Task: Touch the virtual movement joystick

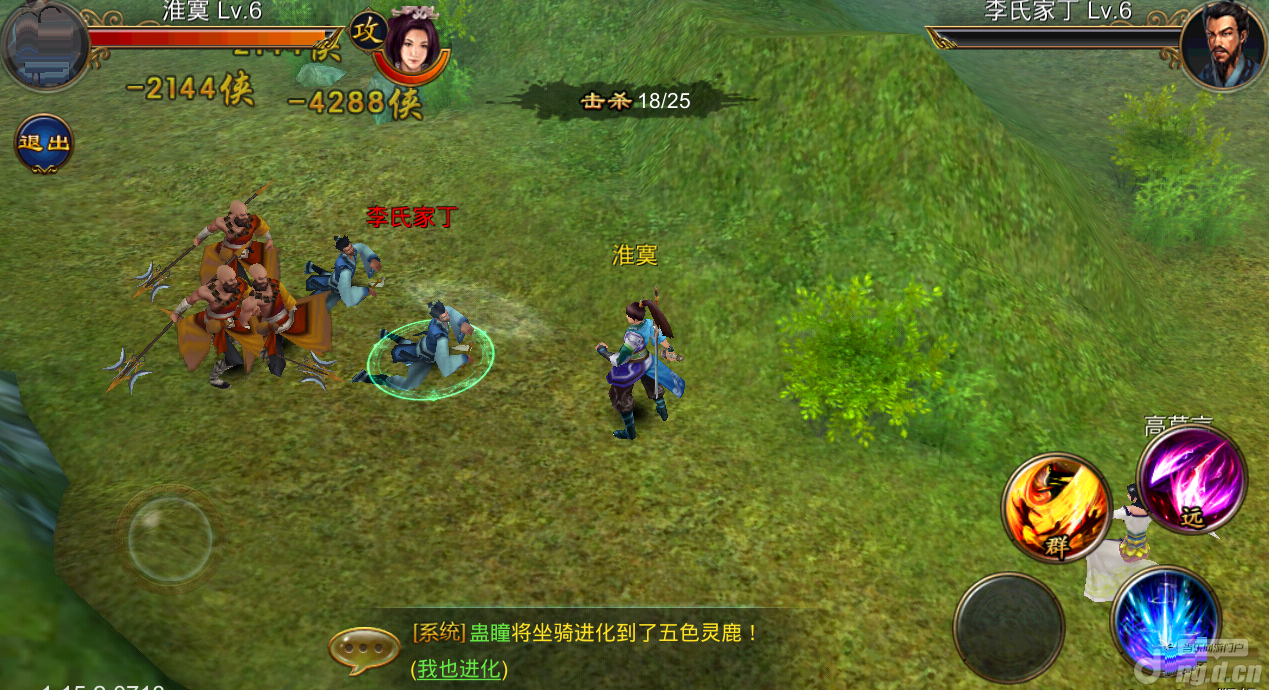Action: [170, 540]
